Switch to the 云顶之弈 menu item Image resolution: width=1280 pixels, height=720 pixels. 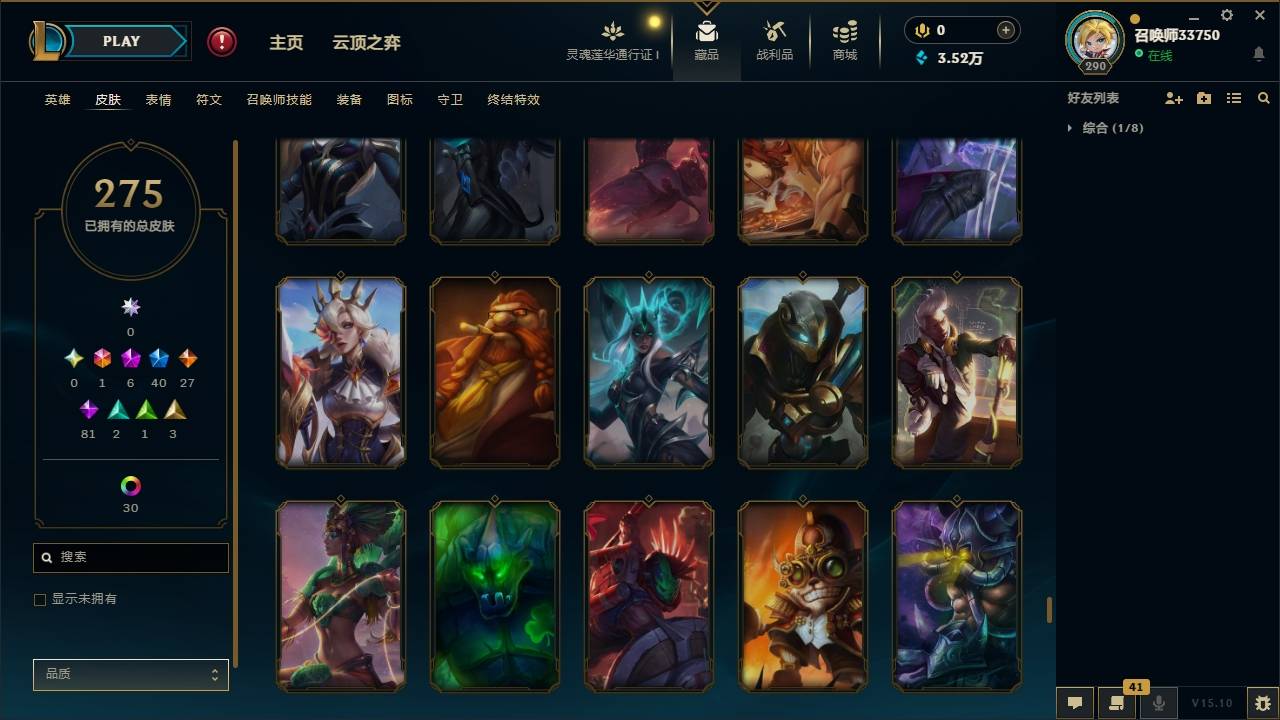pyautogui.click(x=366, y=42)
